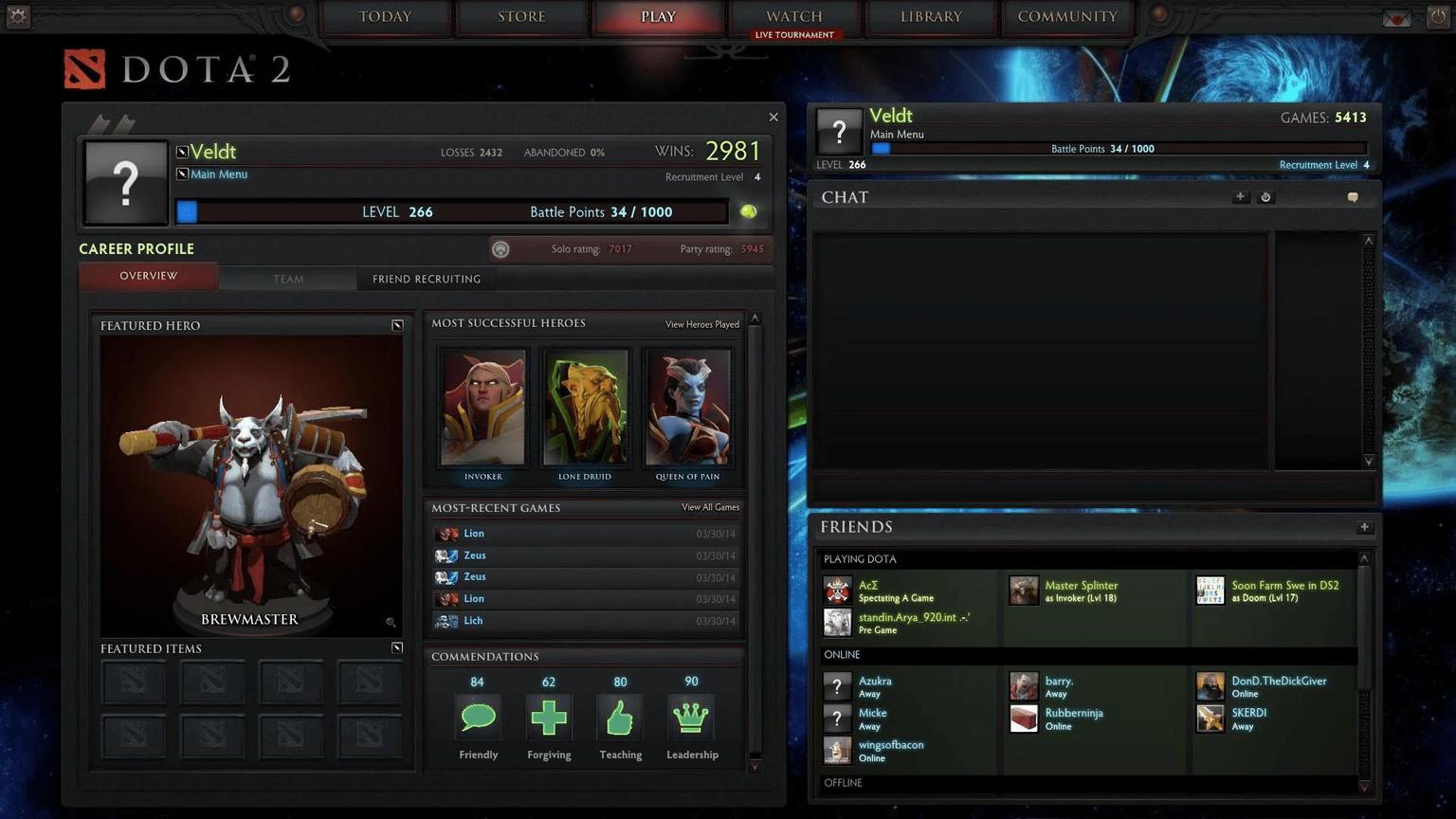Click the power icon in the top-right corner
The width and height of the screenshot is (1456, 819).
[x=1439, y=16]
